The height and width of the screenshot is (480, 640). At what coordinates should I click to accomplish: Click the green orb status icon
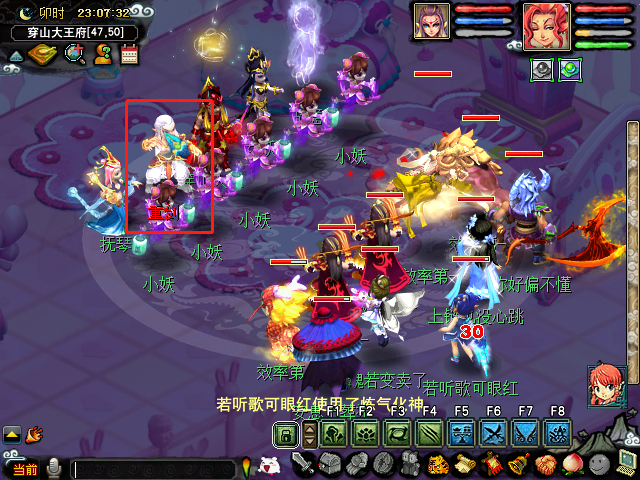pos(569,70)
